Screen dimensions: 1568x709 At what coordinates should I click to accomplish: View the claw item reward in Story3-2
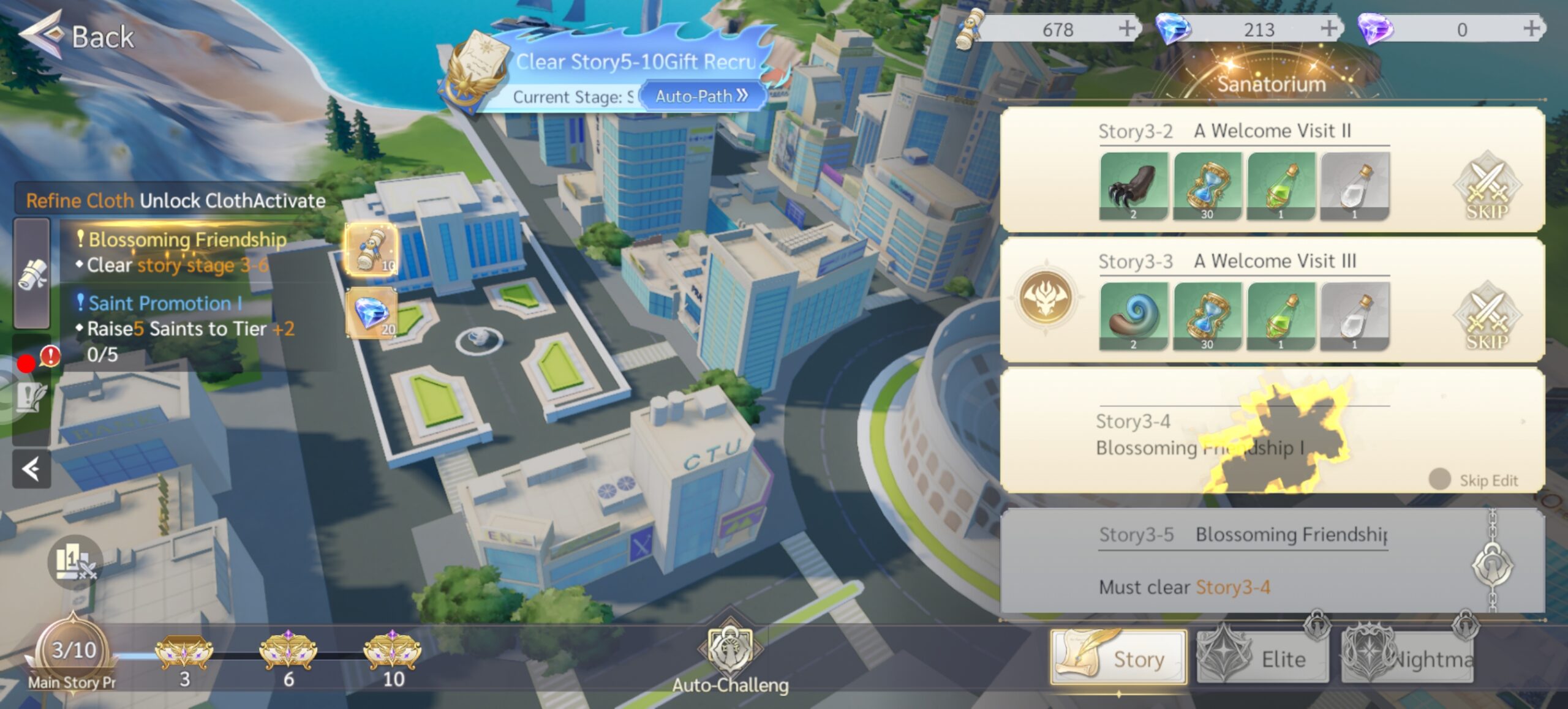pyautogui.click(x=1133, y=186)
